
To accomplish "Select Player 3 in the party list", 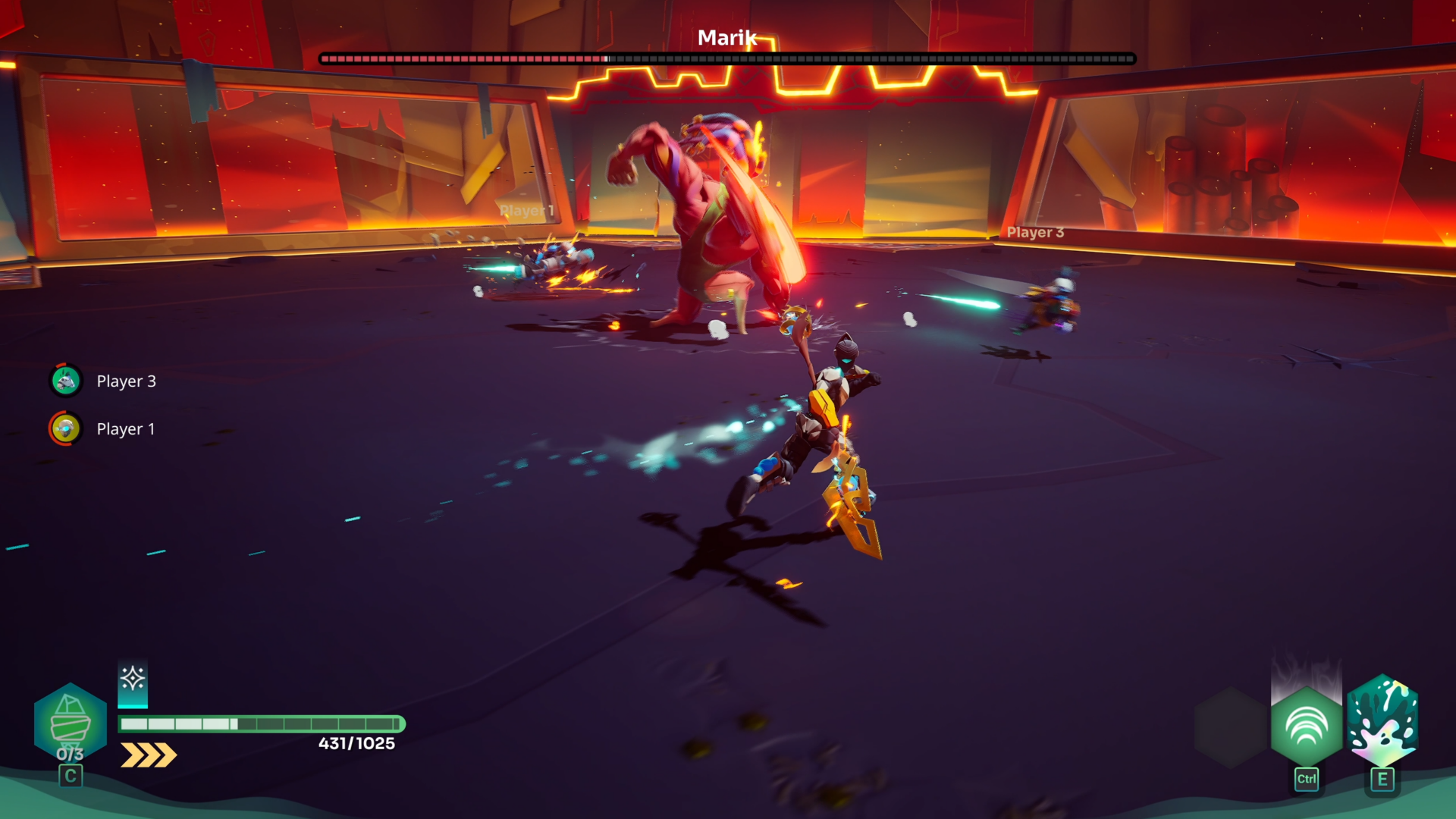I will tap(104, 381).
